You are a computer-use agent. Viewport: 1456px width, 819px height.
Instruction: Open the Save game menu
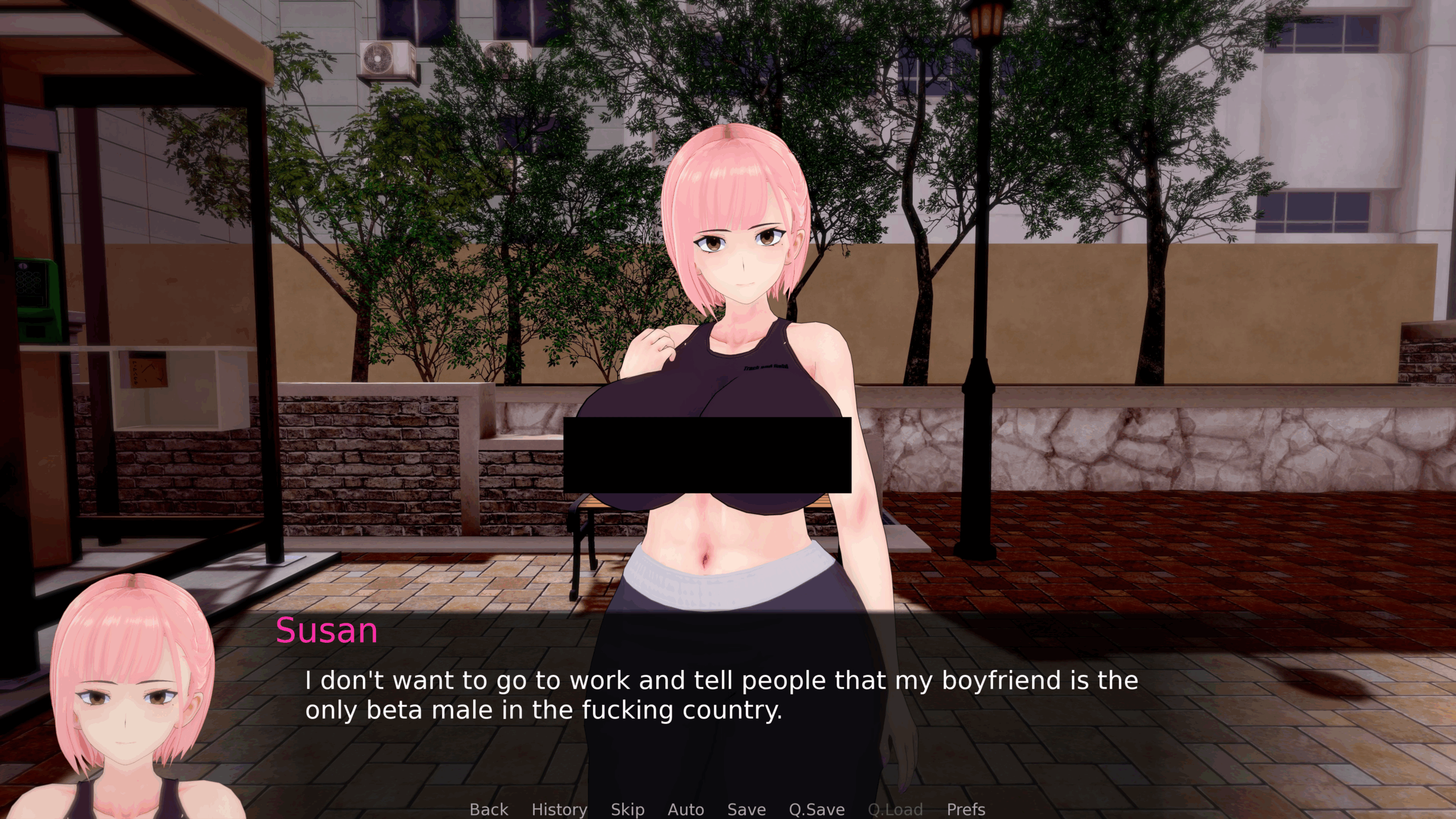tap(746, 809)
